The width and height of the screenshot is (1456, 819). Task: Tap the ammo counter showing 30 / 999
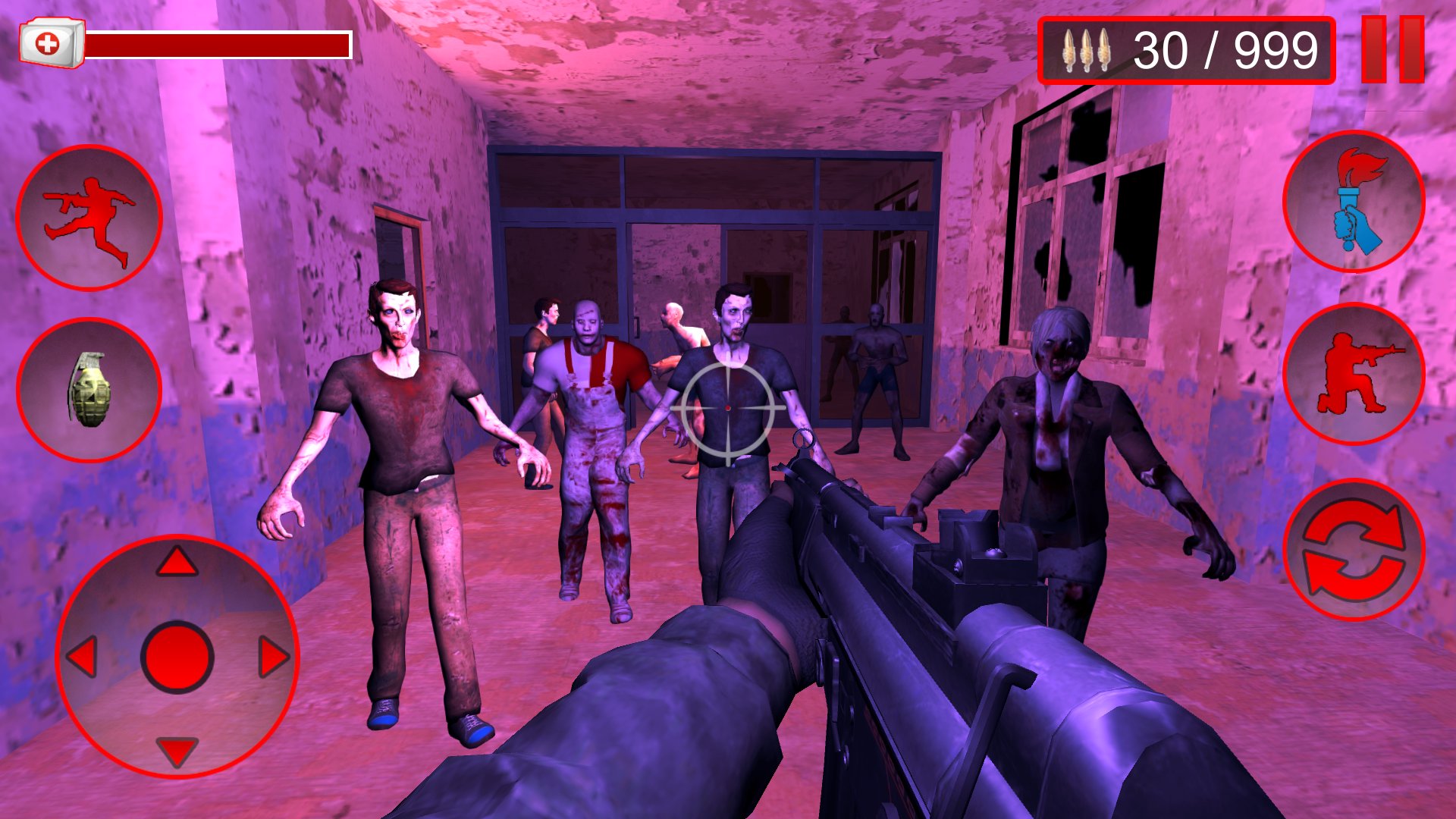click(x=1221, y=49)
